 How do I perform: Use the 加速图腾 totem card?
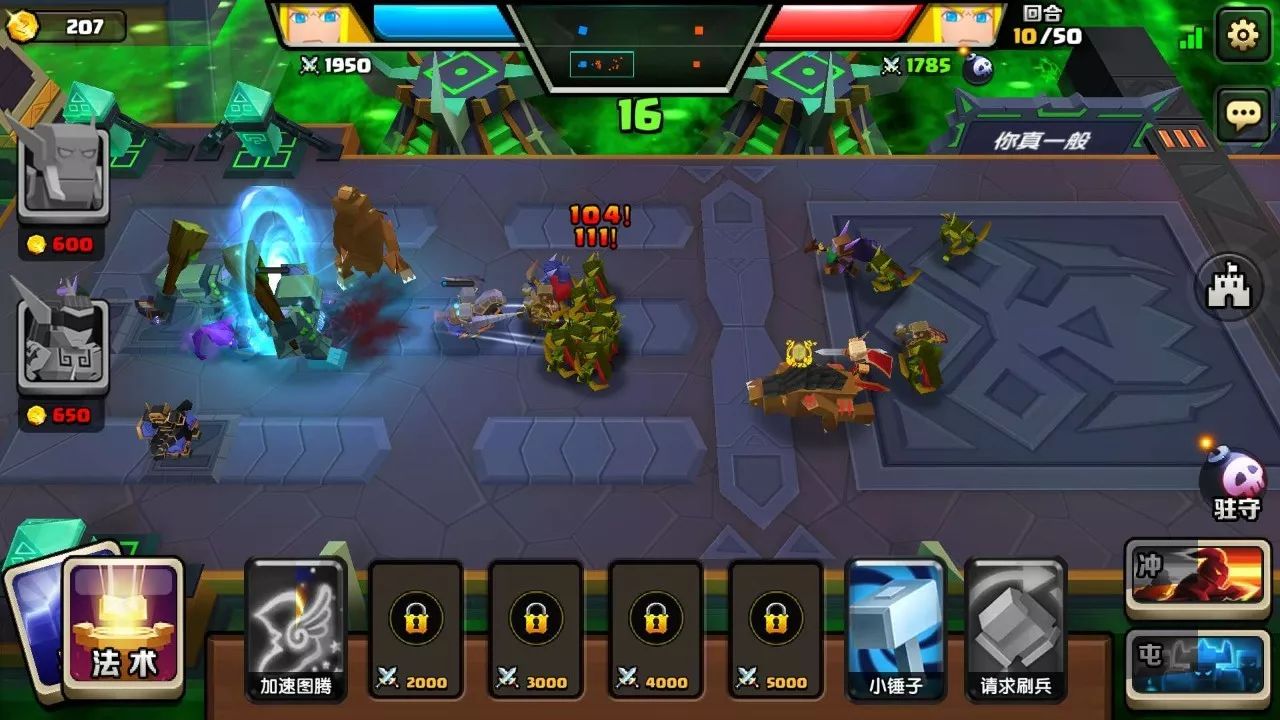click(x=296, y=628)
